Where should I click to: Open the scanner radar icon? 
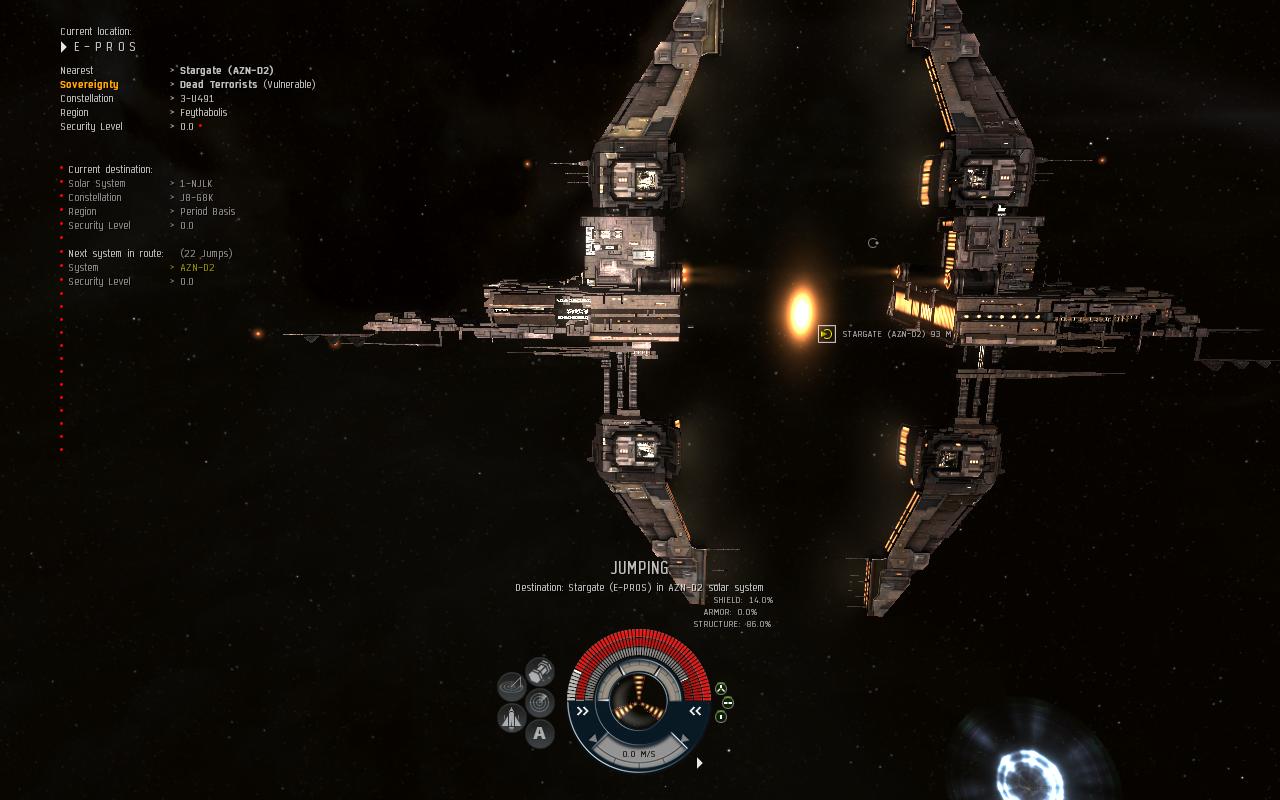540,702
